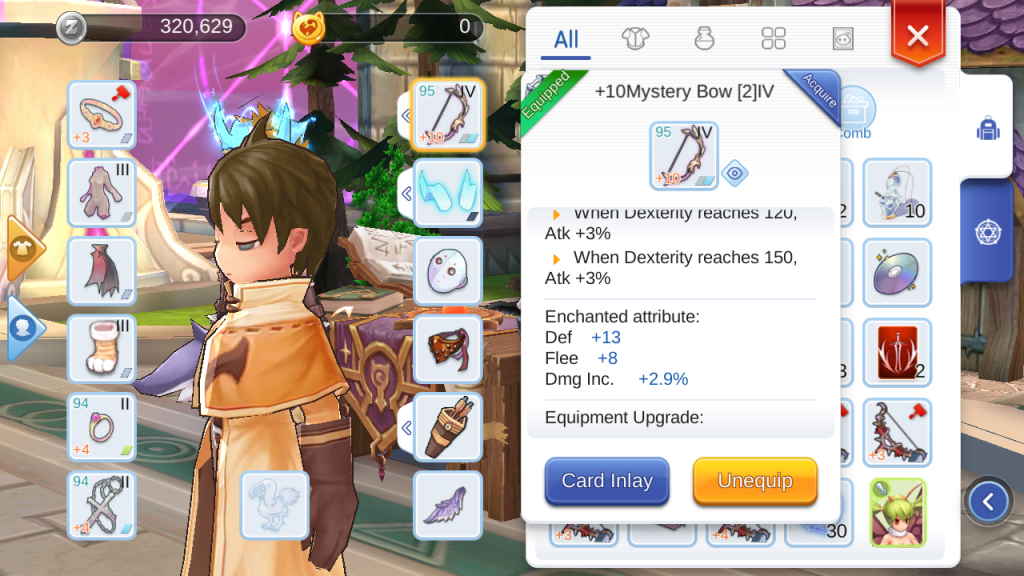Image resolution: width=1024 pixels, height=576 pixels.
Task: Select the four-squares materials tab
Action: (x=774, y=39)
